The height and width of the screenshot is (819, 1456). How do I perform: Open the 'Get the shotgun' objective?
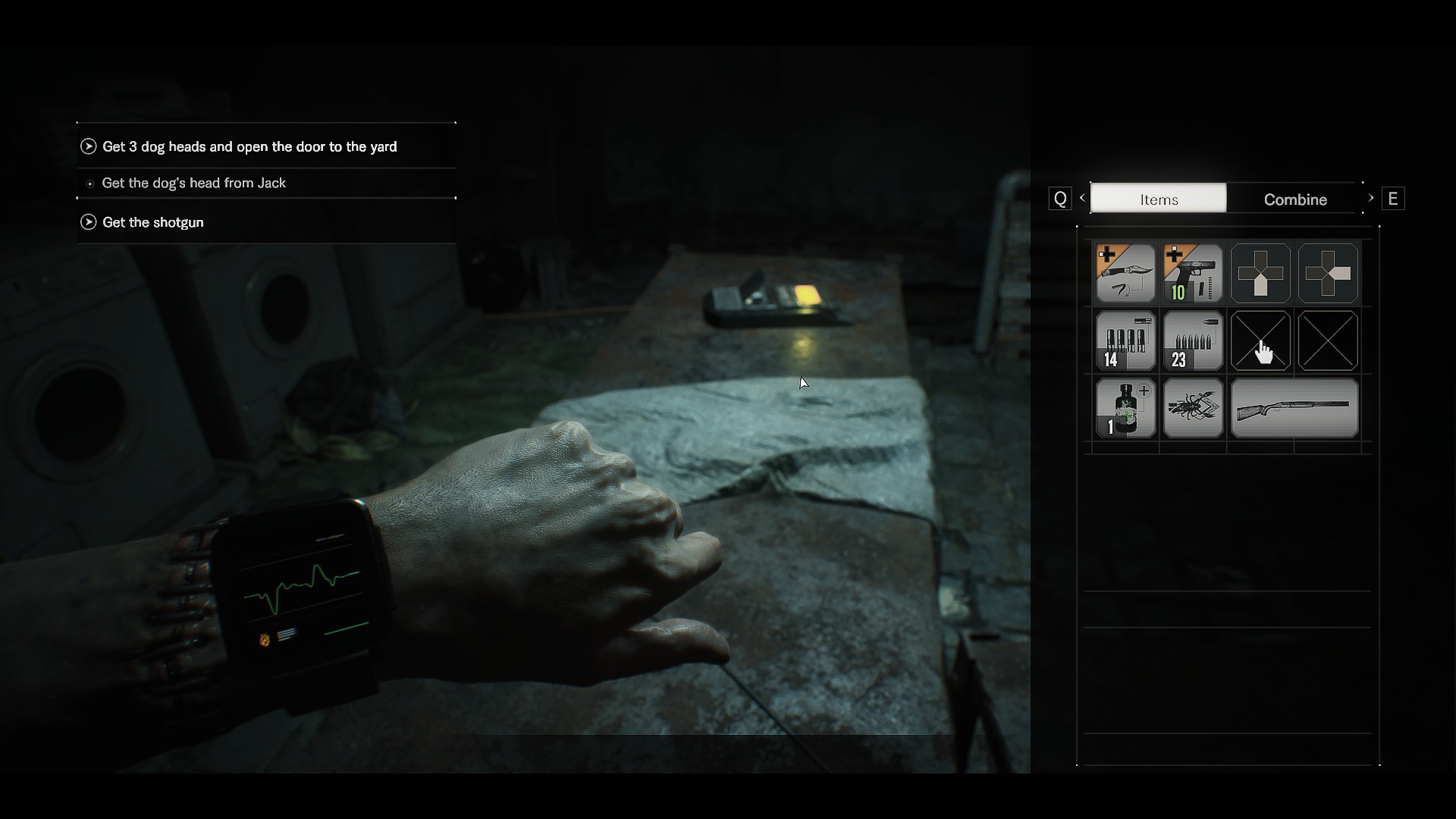(x=152, y=222)
